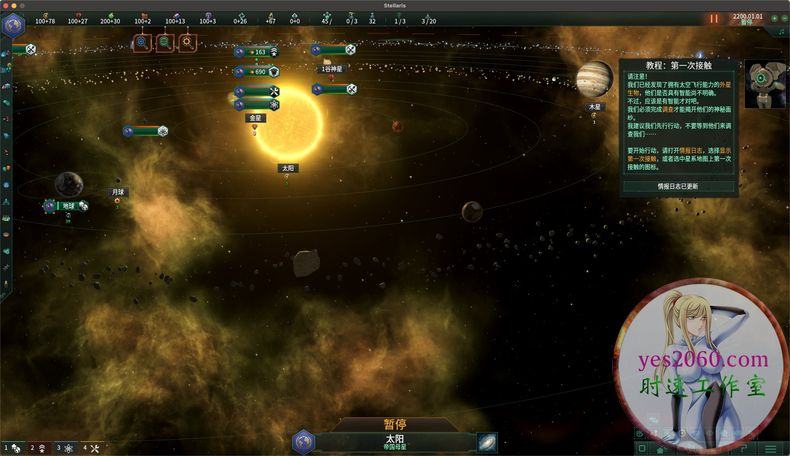
Task: Open the empire emblem menu
Action: pos(13,26)
